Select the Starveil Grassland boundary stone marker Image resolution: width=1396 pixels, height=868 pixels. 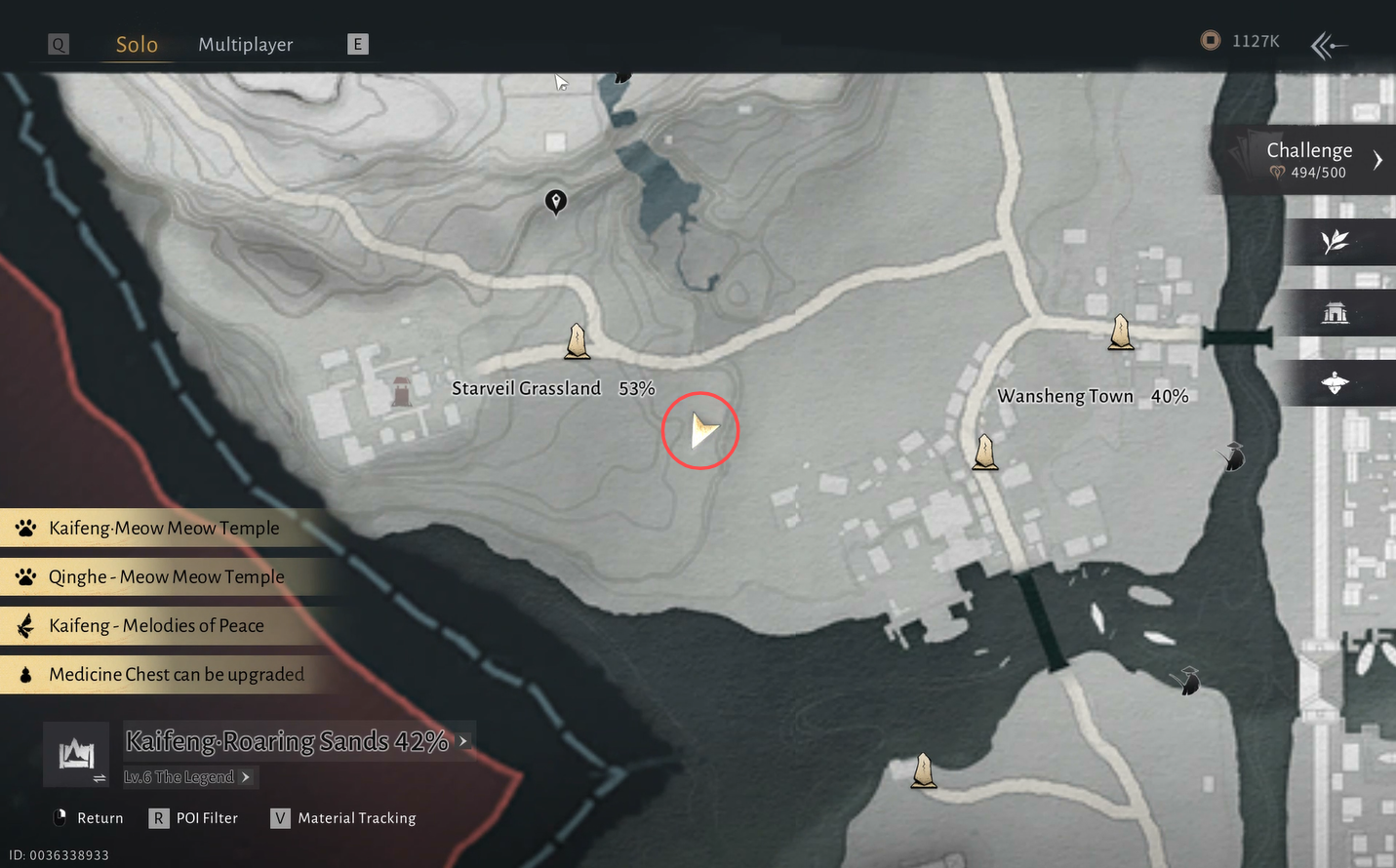point(578,341)
